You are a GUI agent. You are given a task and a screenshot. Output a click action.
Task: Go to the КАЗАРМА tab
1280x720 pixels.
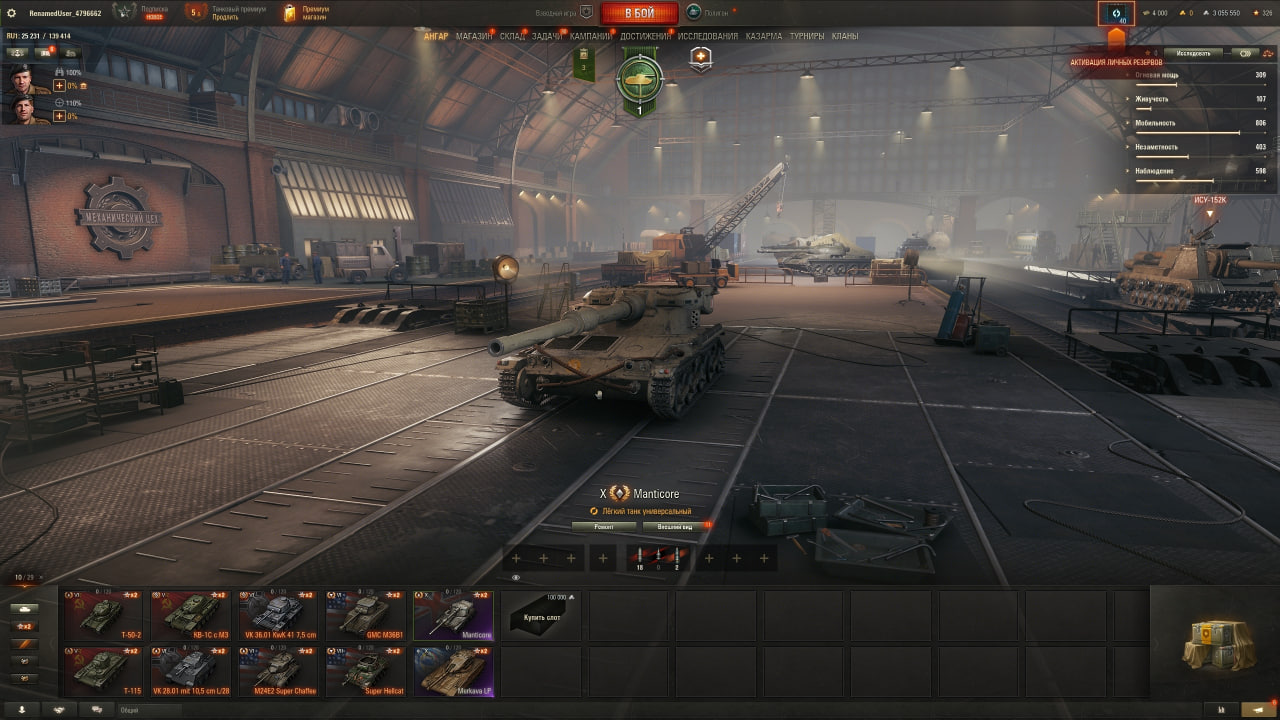(x=764, y=36)
